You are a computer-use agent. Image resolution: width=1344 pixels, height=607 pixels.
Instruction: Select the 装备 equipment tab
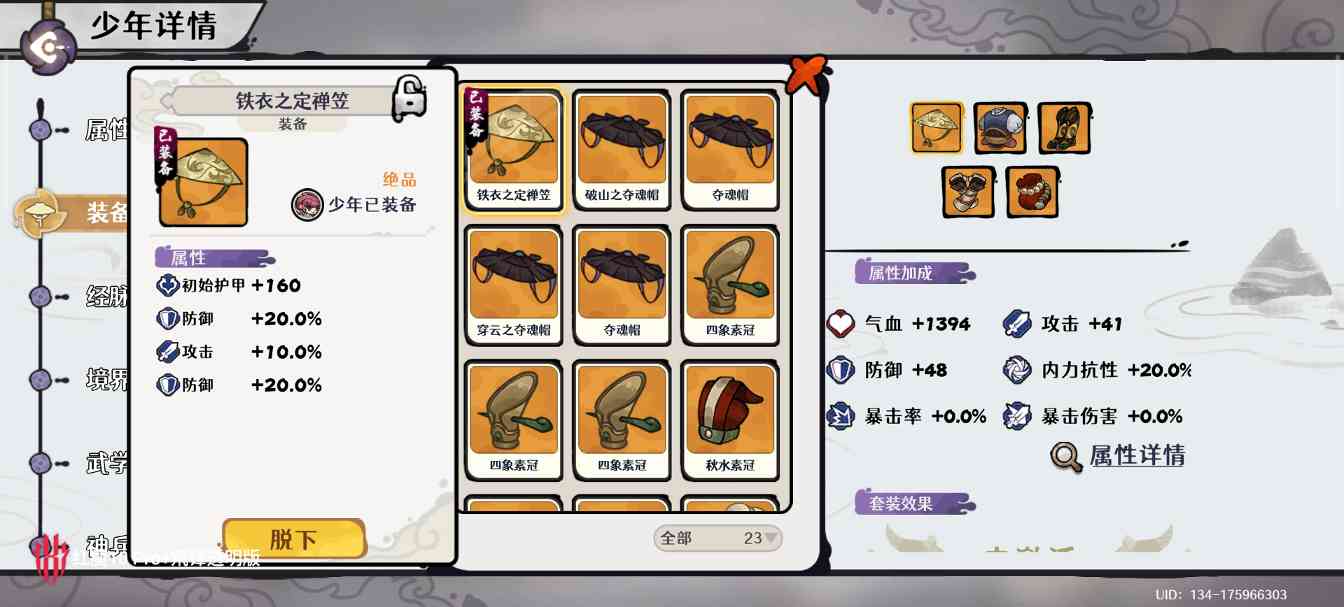click(105, 213)
